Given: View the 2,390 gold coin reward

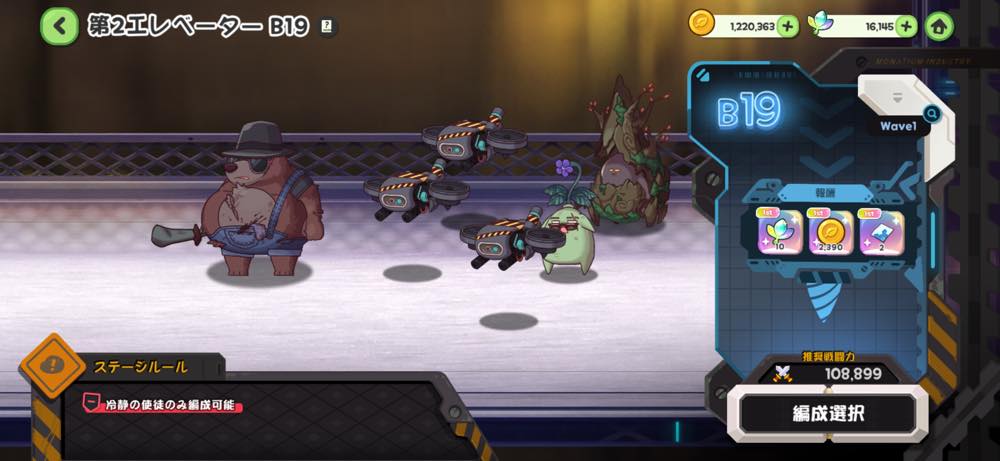Looking at the screenshot, I should [830, 231].
